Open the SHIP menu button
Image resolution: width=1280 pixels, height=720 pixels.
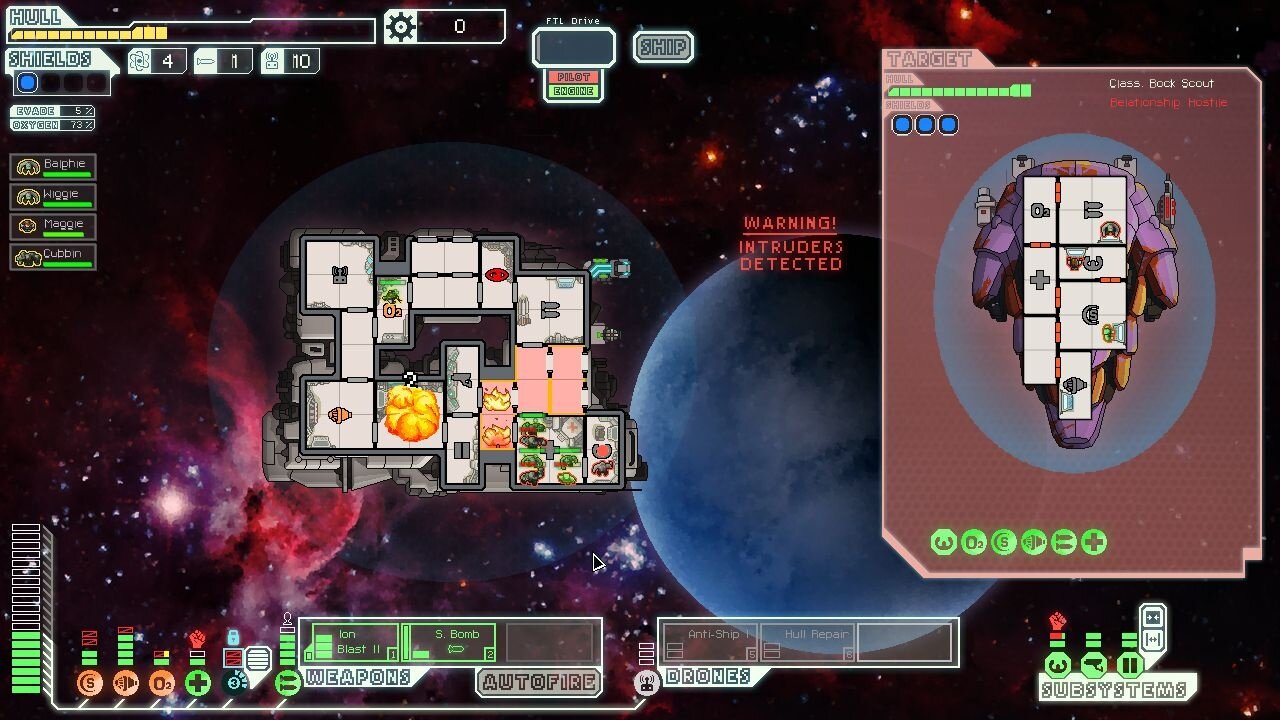[x=663, y=47]
